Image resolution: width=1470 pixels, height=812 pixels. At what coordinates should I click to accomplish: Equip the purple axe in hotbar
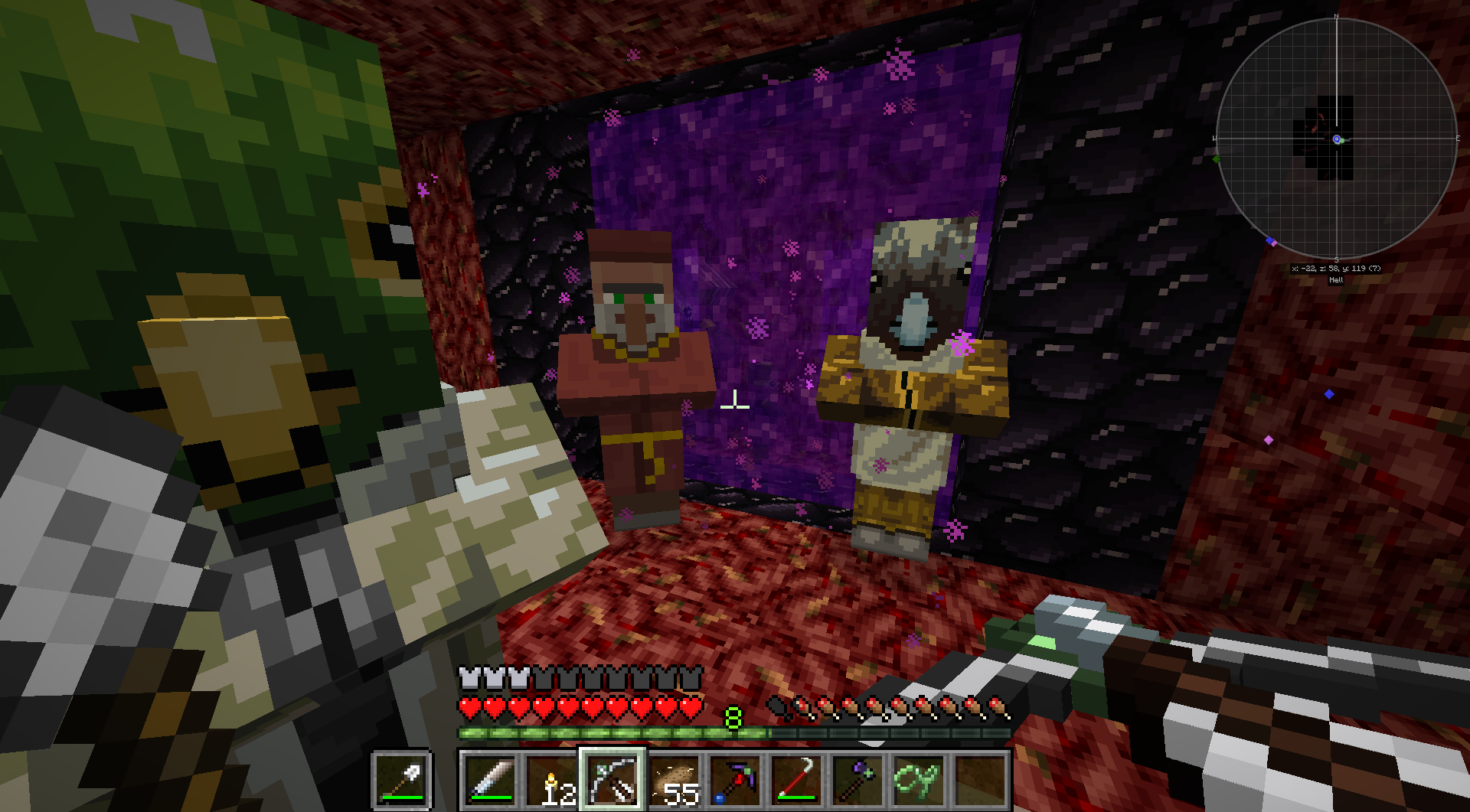tap(857, 780)
